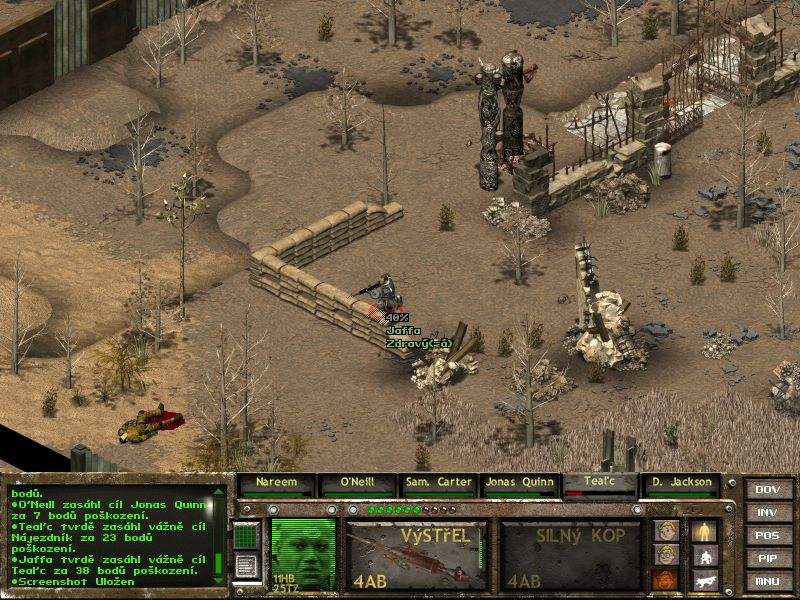The height and width of the screenshot is (600, 800).
Task: Open the inventory with the INV button
Action: pyautogui.click(x=767, y=513)
